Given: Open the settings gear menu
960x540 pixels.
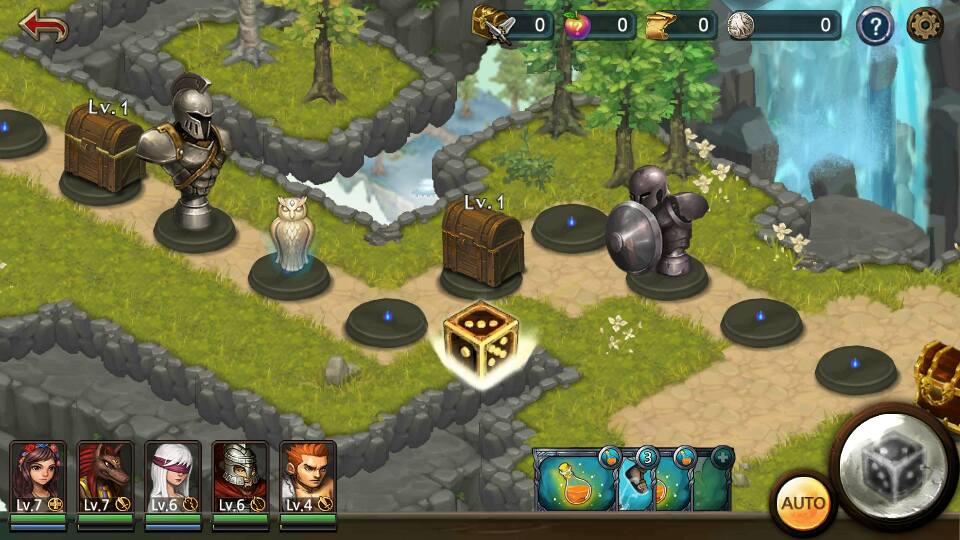Looking at the screenshot, I should [925, 25].
